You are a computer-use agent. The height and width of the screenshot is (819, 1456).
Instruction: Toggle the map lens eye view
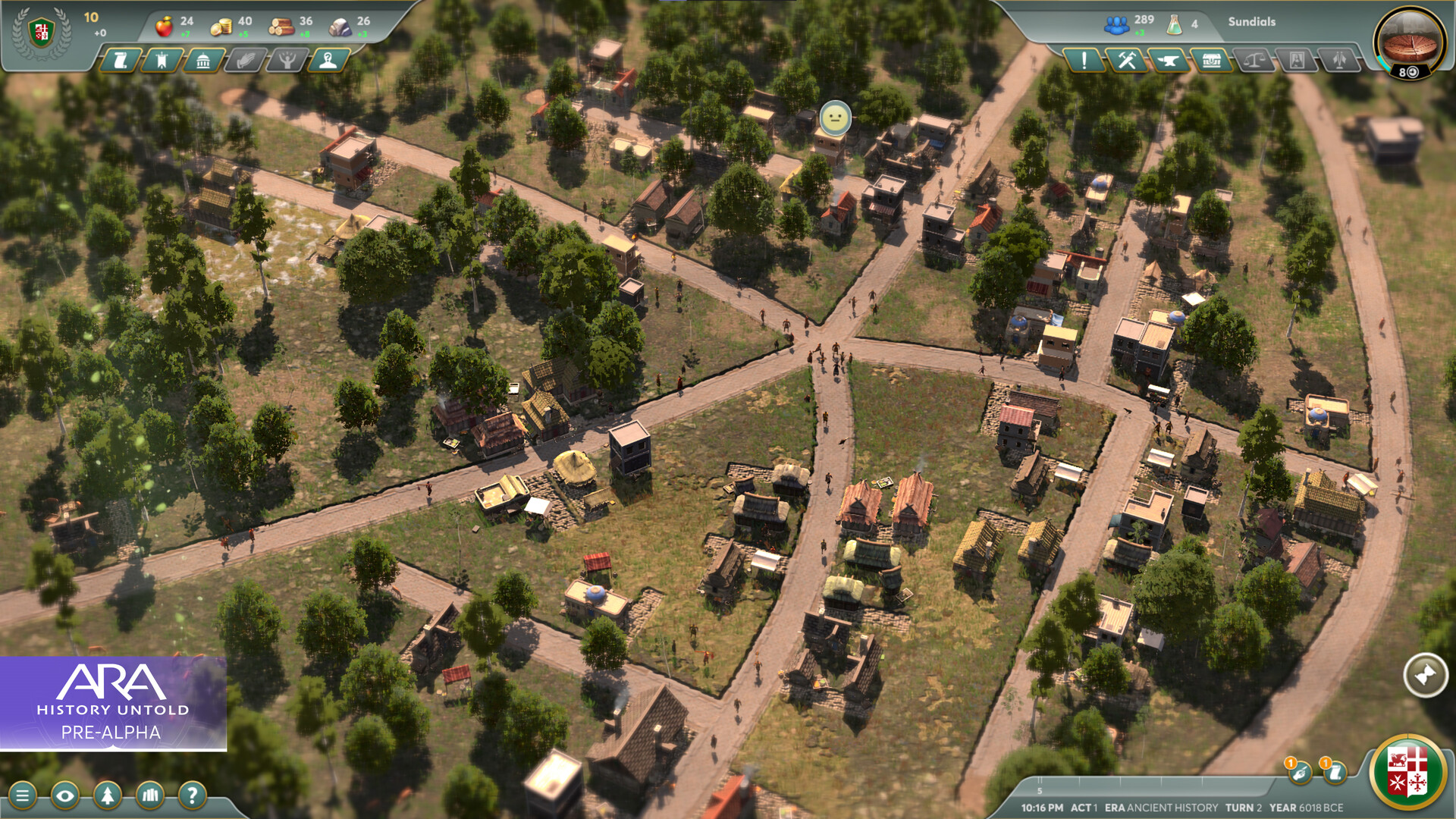66,795
